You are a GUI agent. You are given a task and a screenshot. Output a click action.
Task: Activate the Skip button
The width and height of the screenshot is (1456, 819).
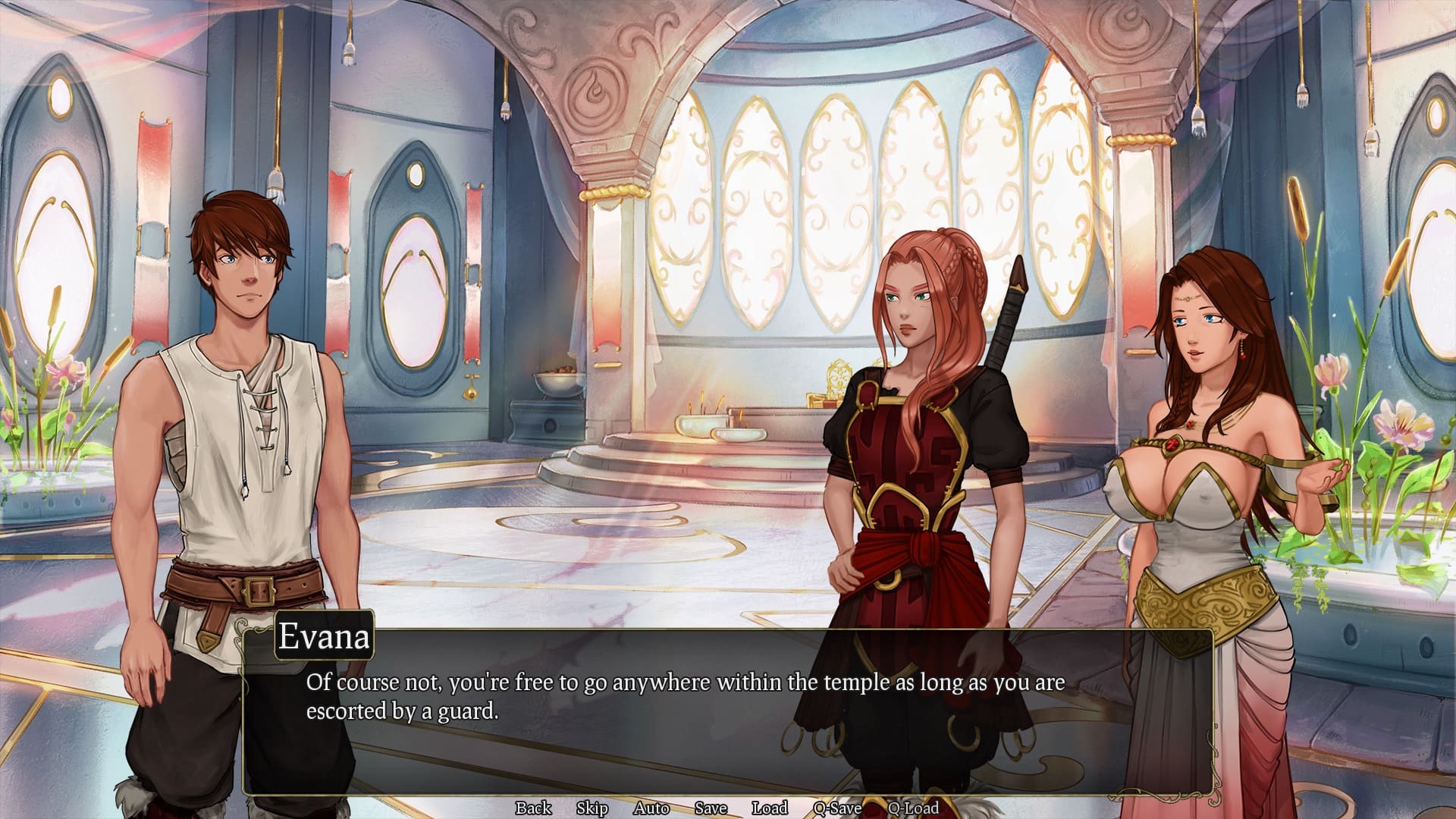click(591, 808)
